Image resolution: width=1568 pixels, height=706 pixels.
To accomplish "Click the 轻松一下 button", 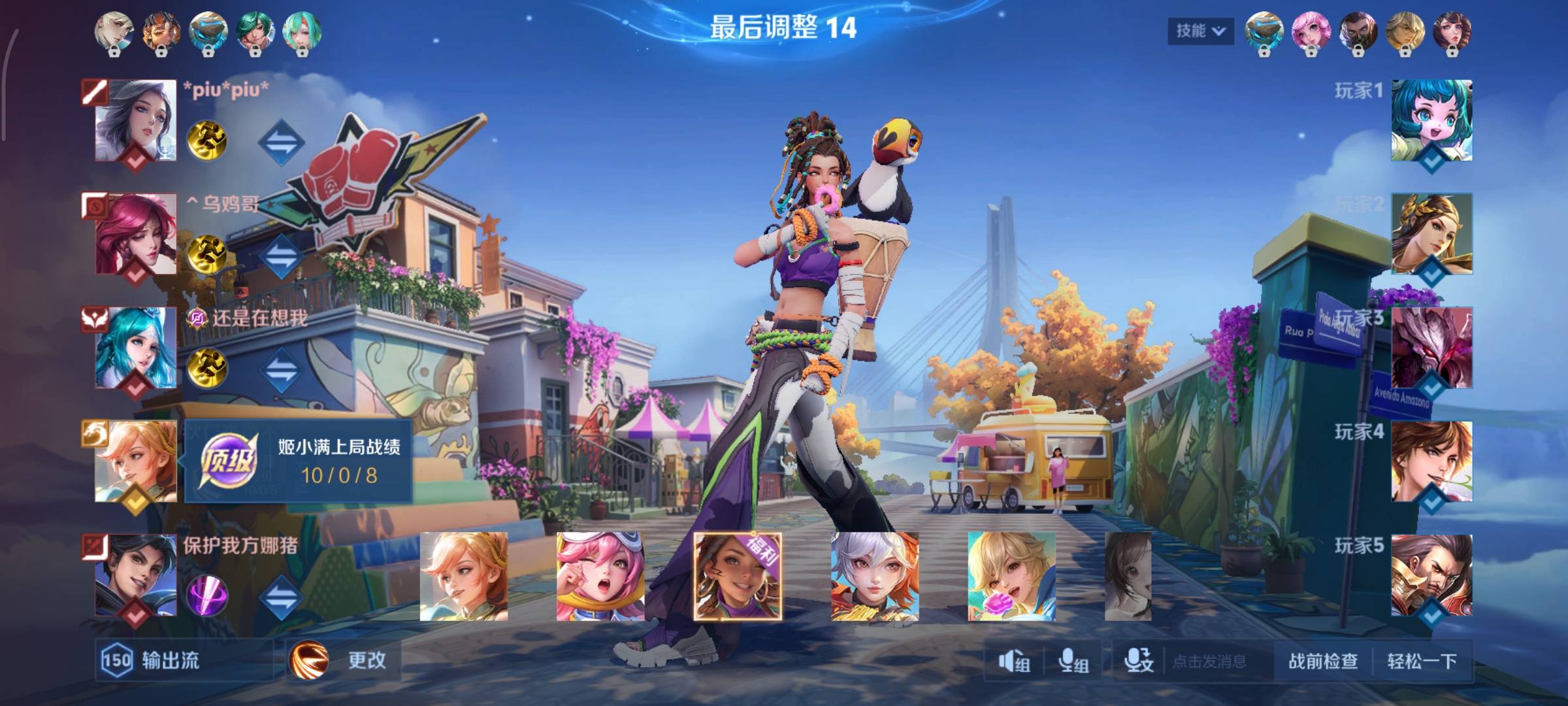I will (x=1422, y=661).
